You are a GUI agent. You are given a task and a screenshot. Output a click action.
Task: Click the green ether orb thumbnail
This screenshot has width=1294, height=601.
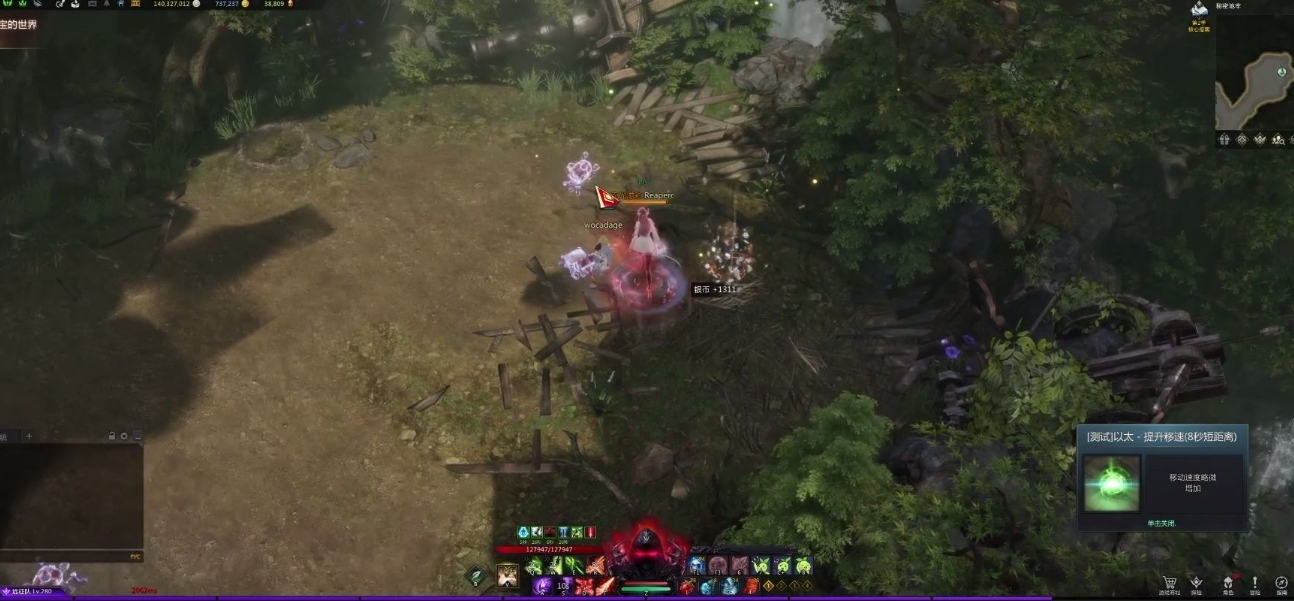click(x=1112, y=484)
